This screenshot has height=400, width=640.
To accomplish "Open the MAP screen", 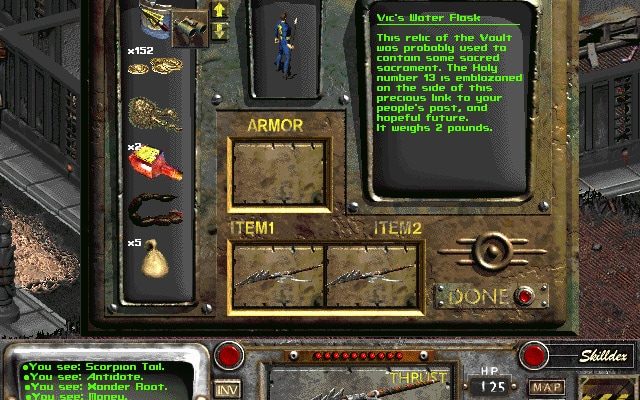I will pos(546,387).
